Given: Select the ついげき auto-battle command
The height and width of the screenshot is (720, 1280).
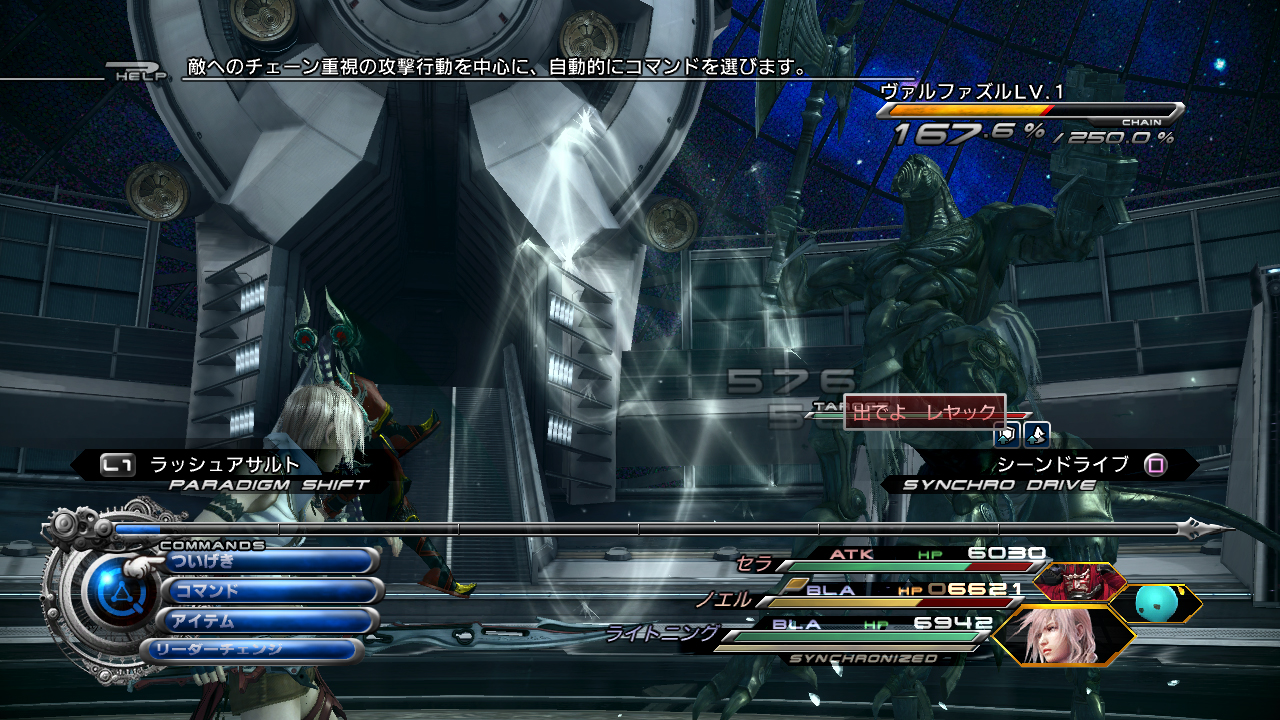Looking at the screenshot, I should pos(270,561).
